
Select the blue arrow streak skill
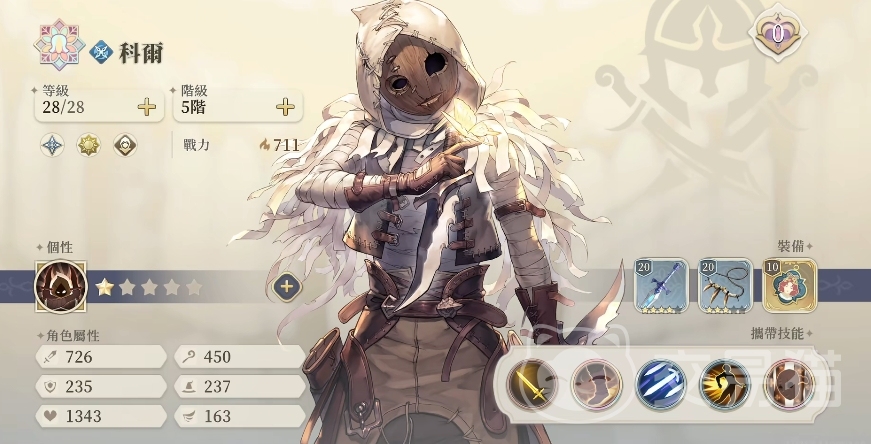pyautogui.click(x=660, y=384)
